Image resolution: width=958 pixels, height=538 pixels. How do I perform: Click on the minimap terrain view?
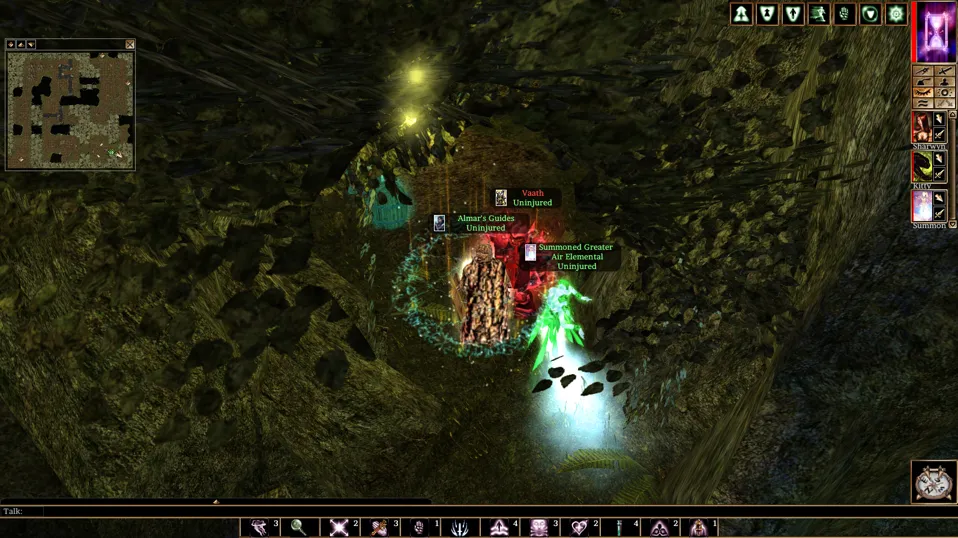70,108
